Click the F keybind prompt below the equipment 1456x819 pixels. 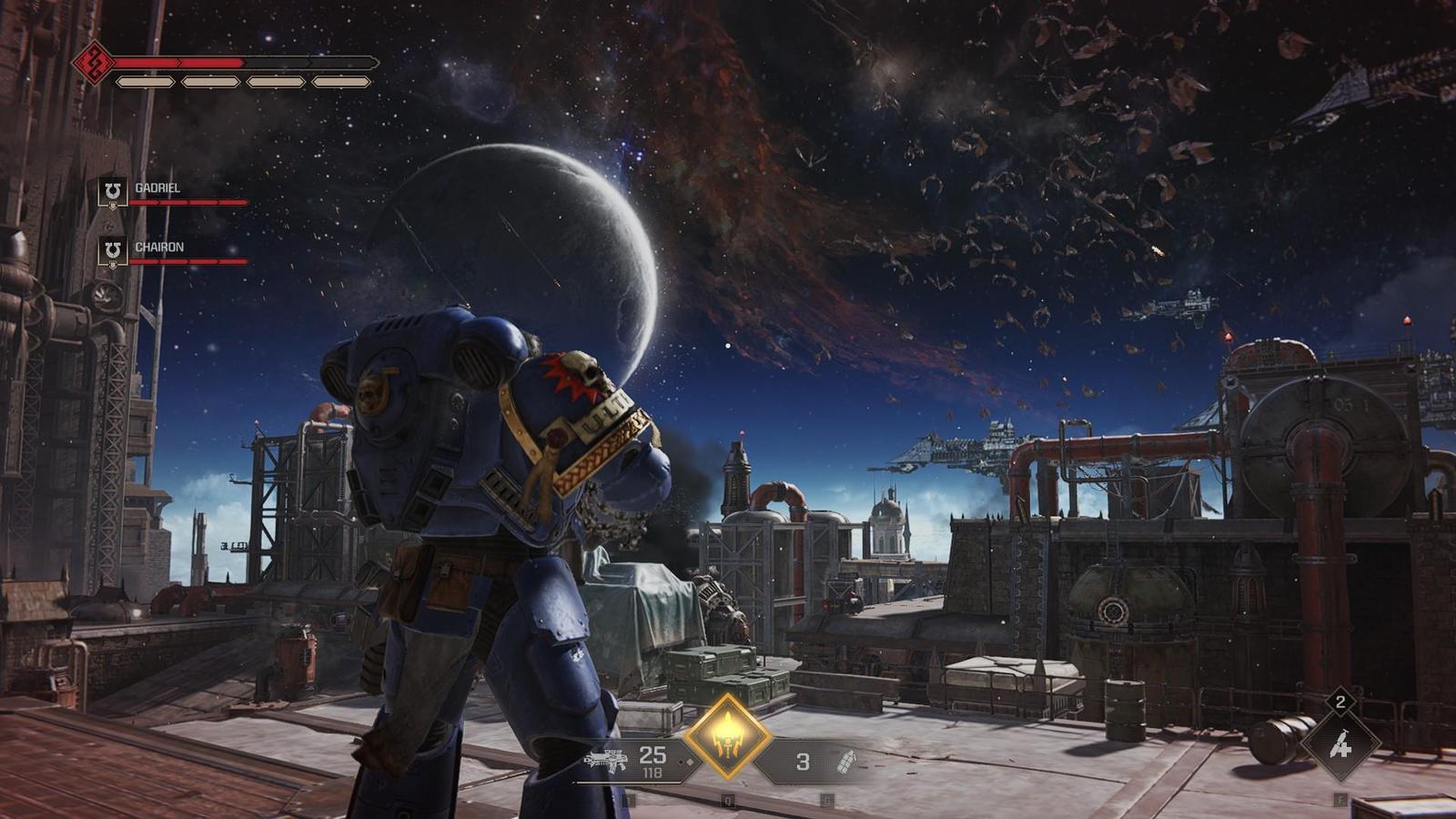[1340, 800]
